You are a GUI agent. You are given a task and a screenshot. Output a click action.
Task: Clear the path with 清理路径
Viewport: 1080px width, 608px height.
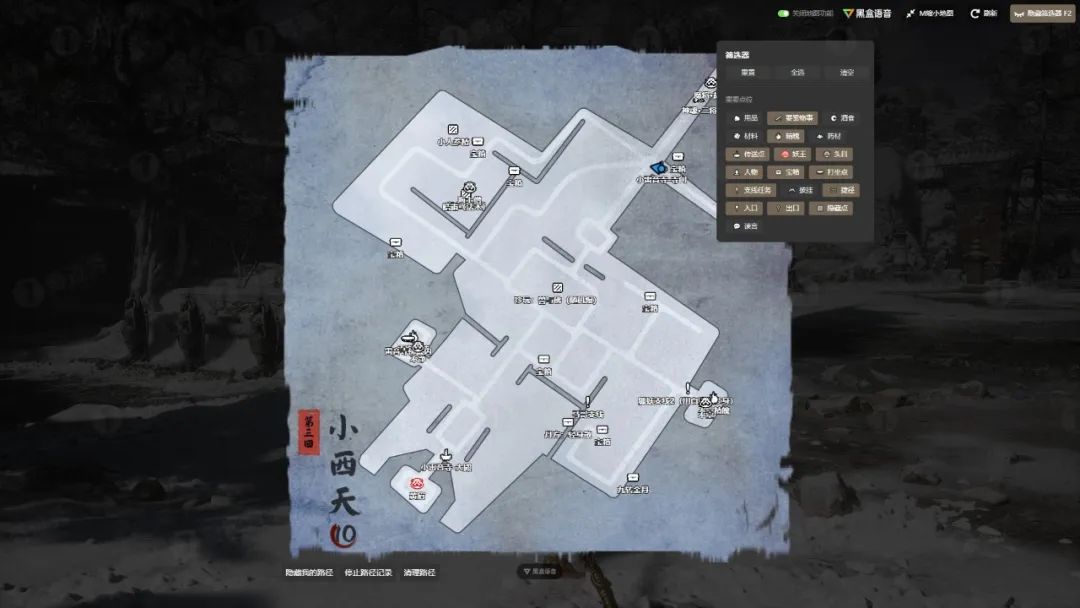point(420,573)
